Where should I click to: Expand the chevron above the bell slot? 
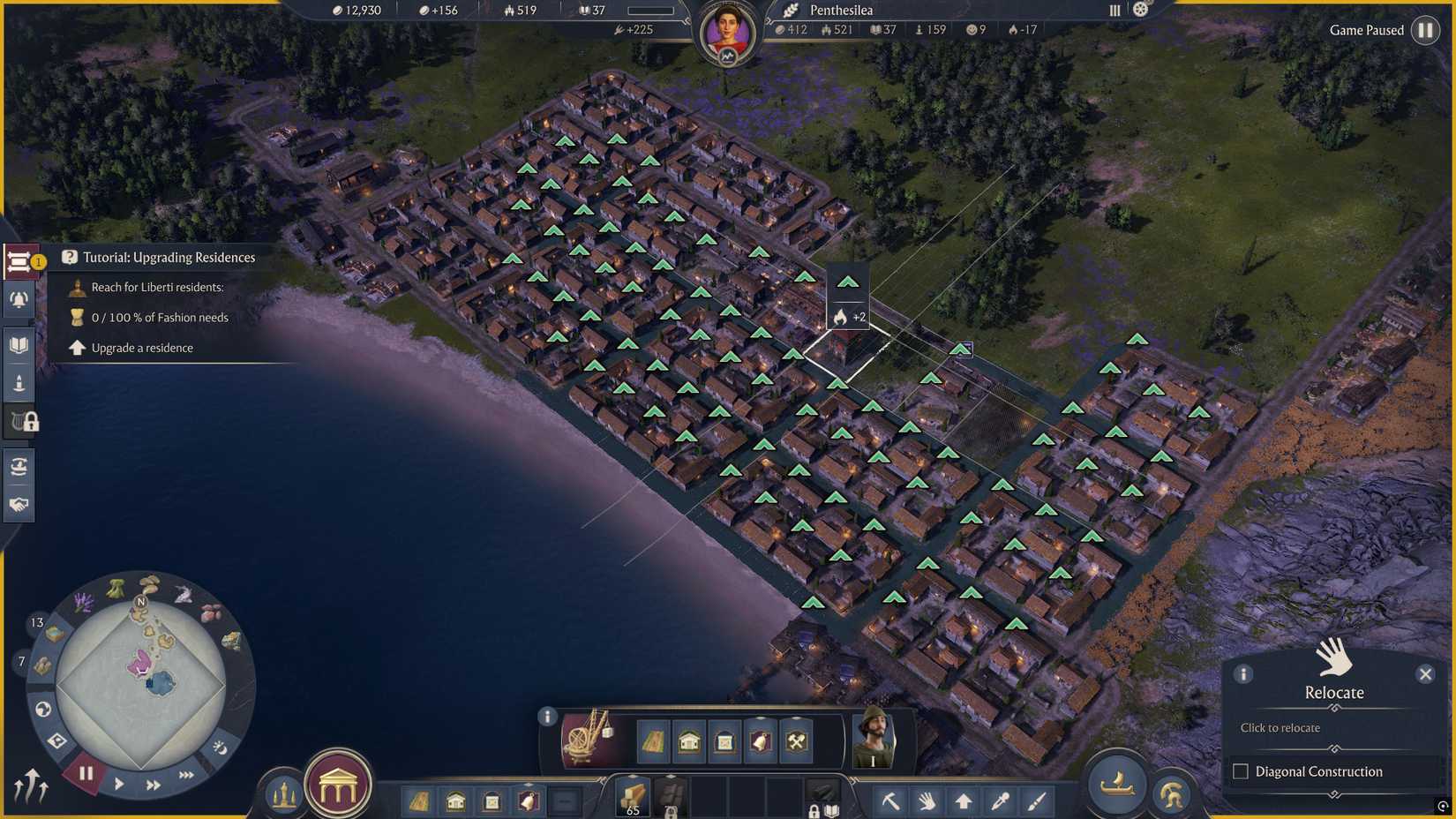point(761,717)
